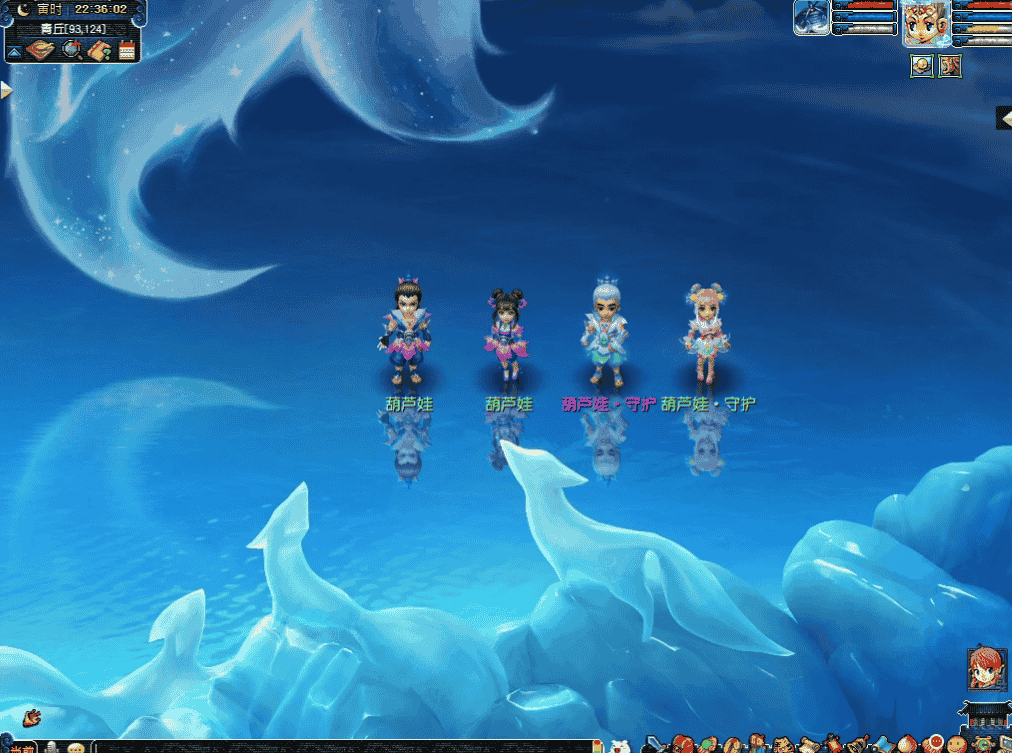Open the pagoda building icon
Screen dimensions: 1012x753
(x=980, y=714)
